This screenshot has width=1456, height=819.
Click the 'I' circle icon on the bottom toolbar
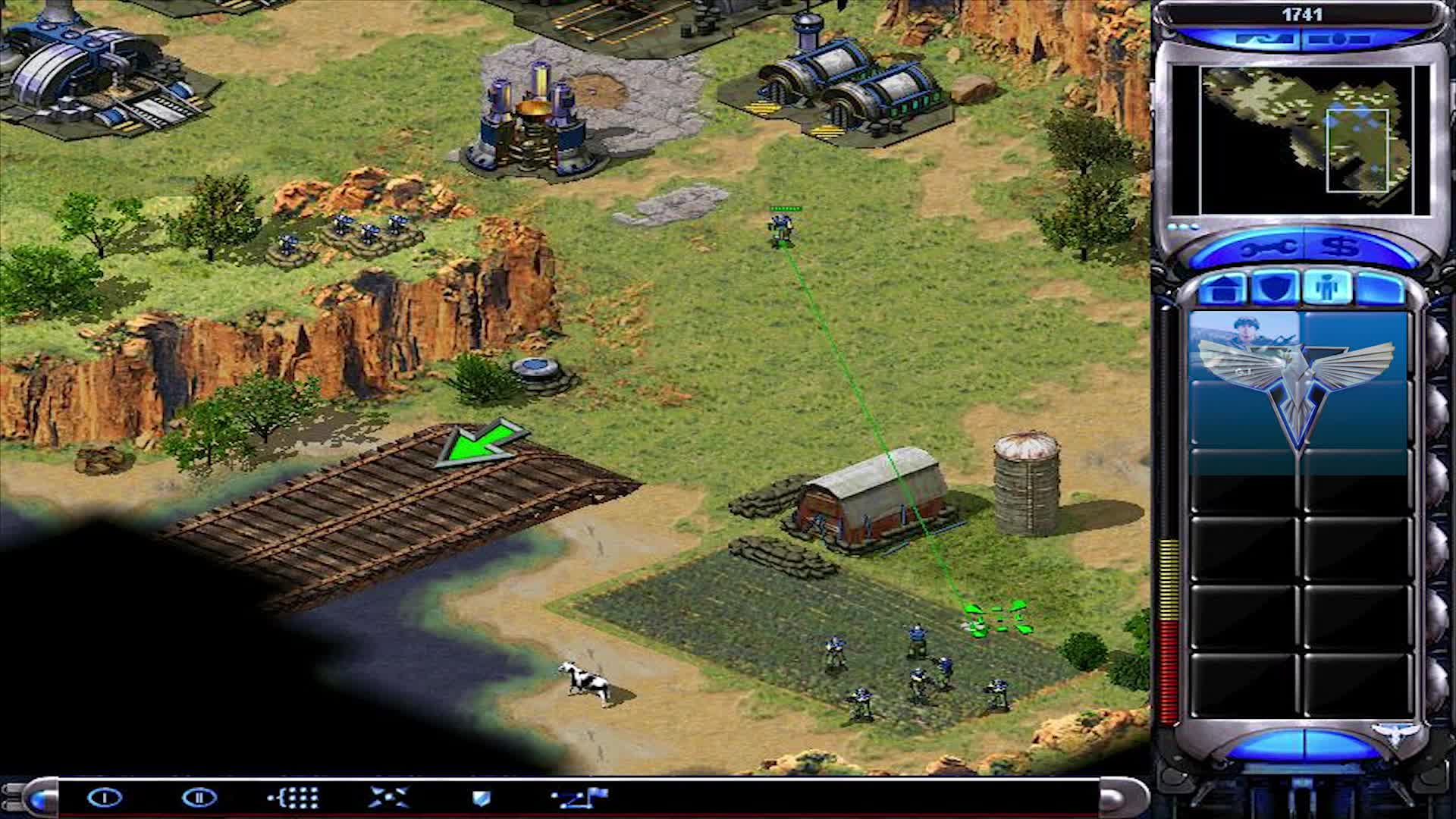tap(106, 797)
